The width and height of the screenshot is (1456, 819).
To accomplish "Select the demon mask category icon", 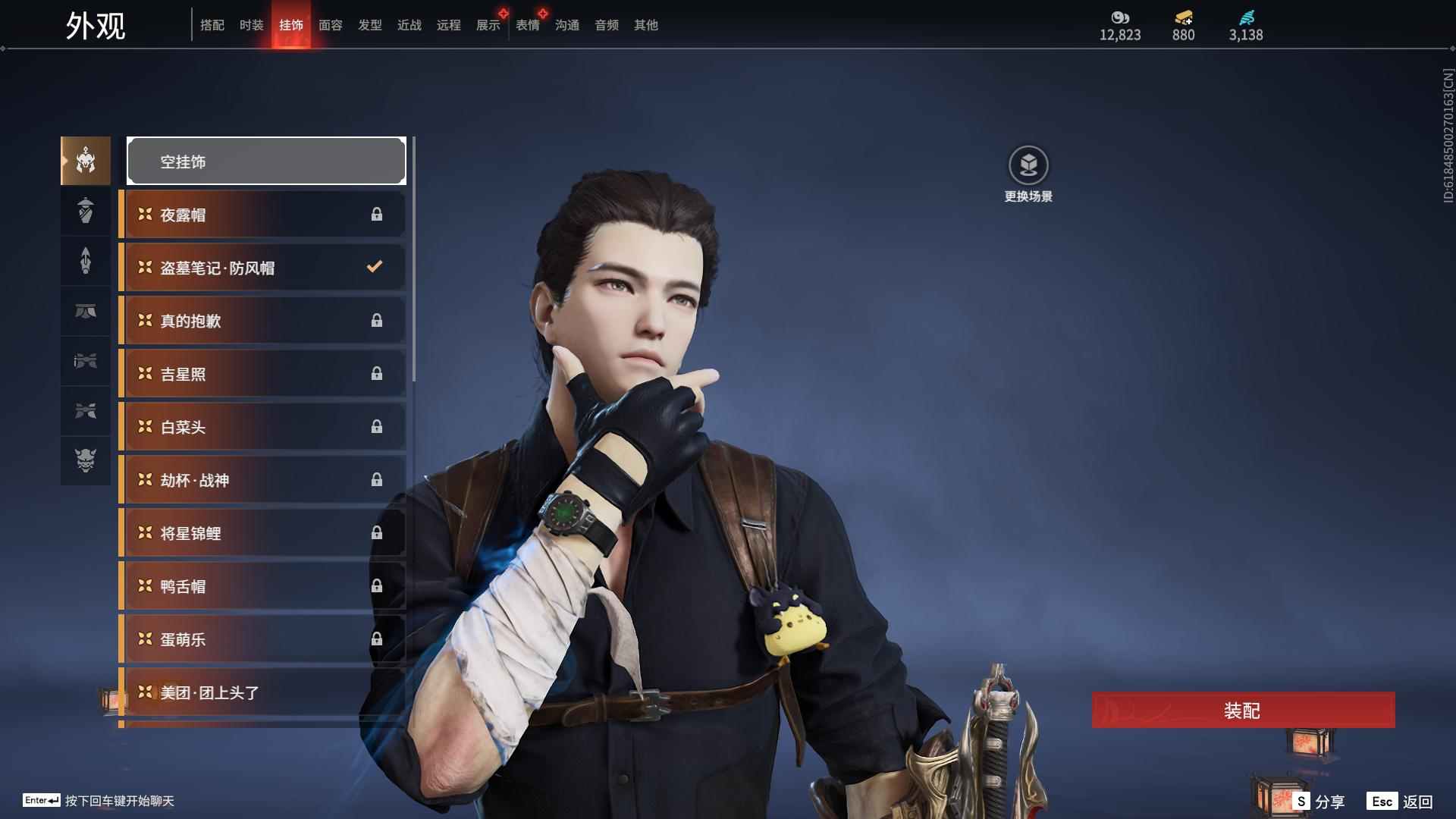I will pos(86,460).
